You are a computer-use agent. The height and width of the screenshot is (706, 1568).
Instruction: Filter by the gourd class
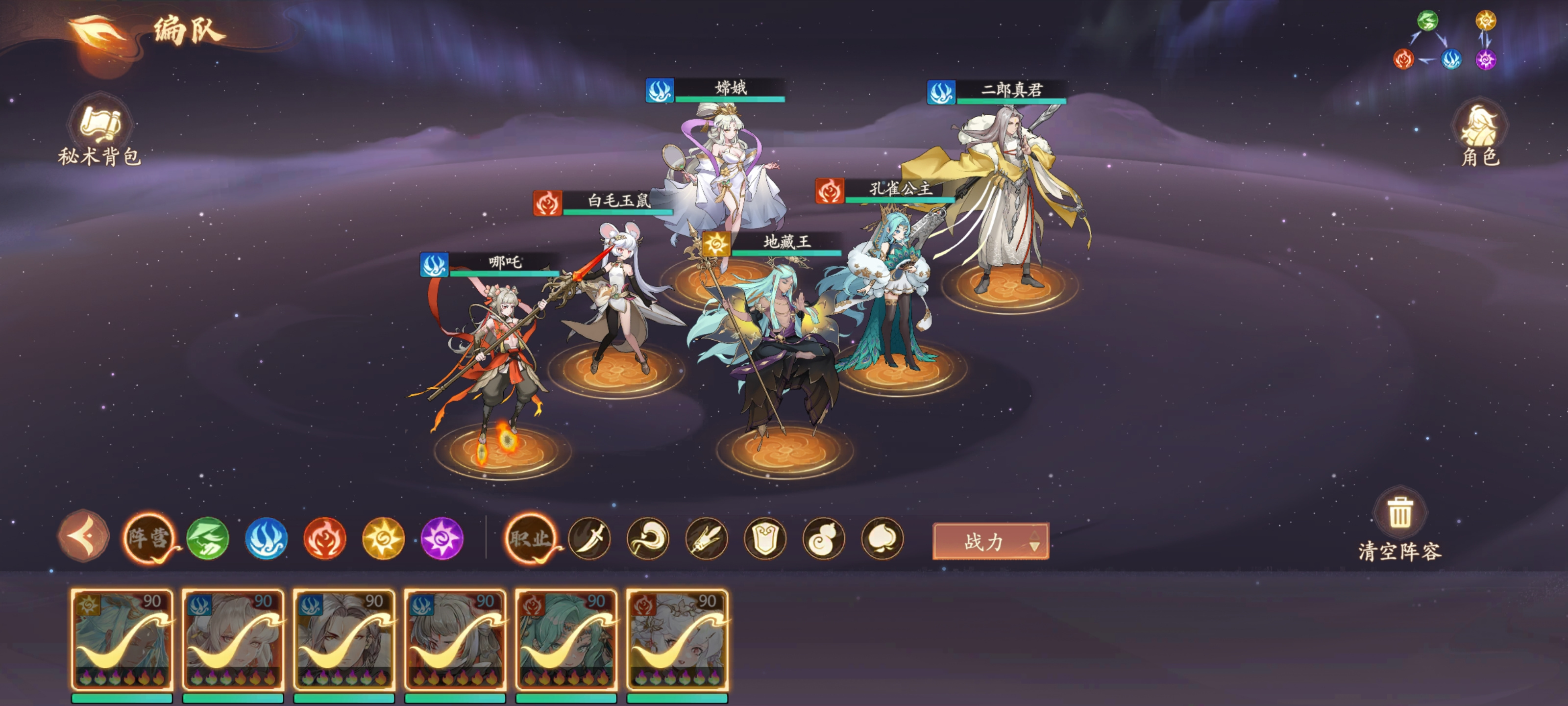coord(824,538)
